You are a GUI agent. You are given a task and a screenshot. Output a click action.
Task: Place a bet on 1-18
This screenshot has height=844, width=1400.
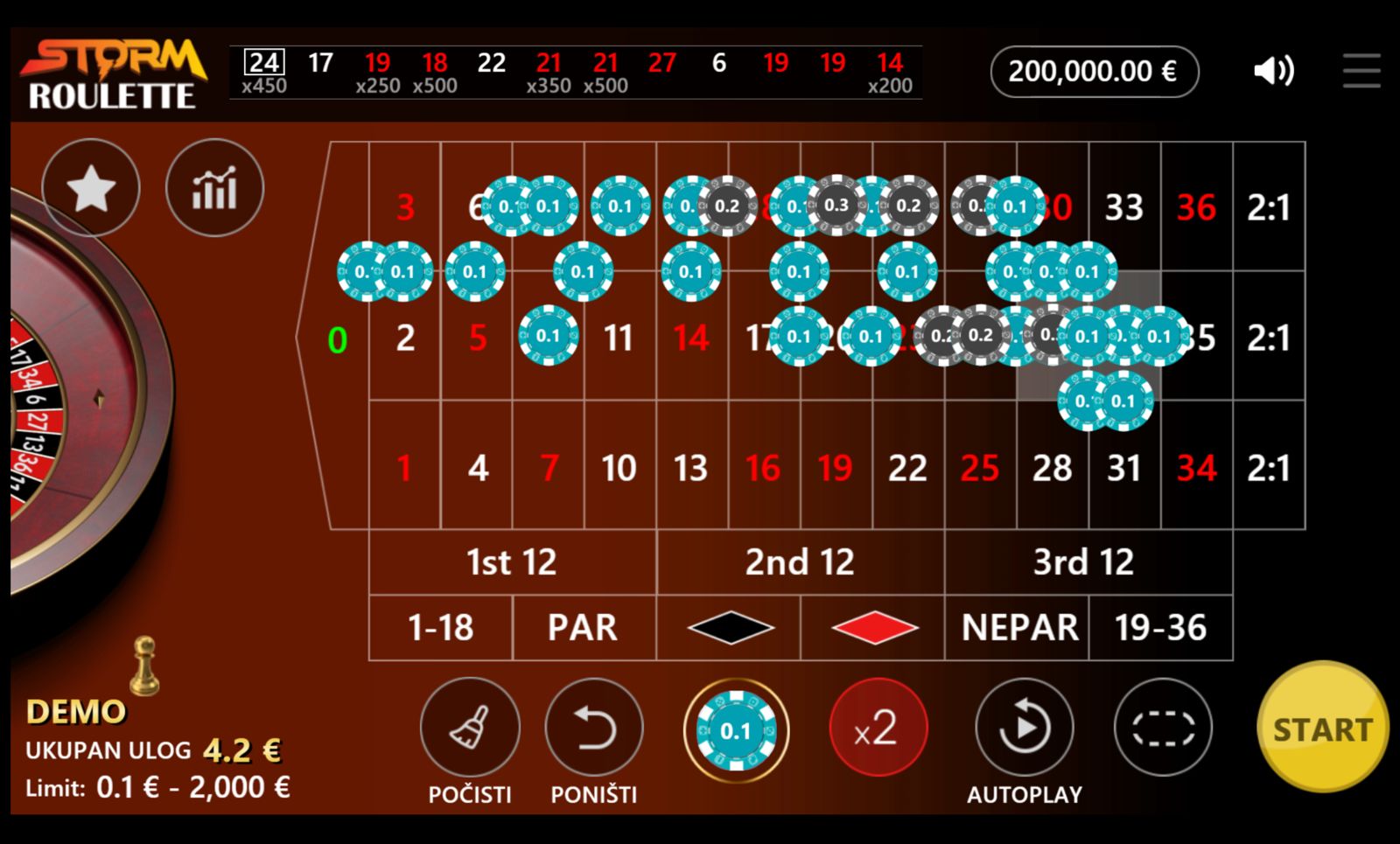tap(440, 628)
